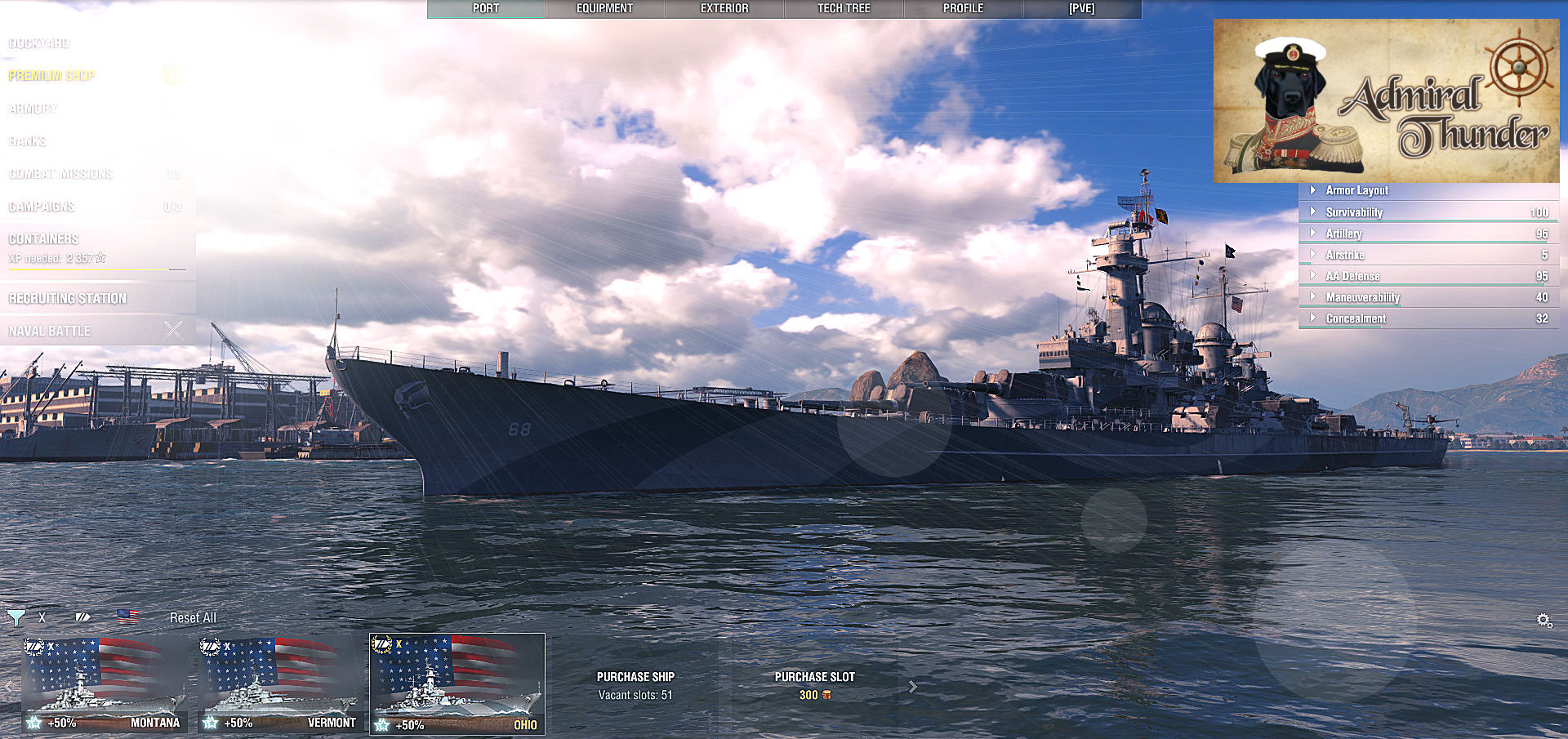Click the [PVE] battle type tab
The width and height of the screenshot is (1568, 739).
(1081, 9)
